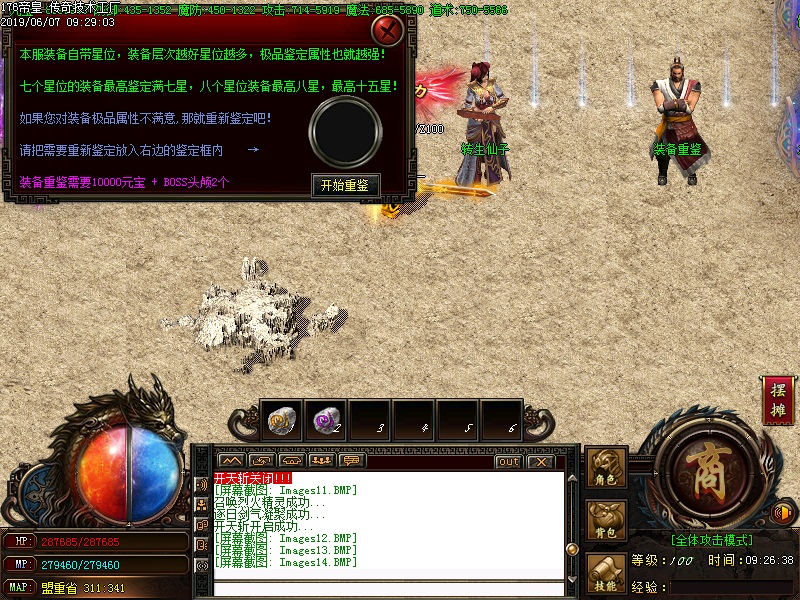Screen dimensions: 800x600
Task: Click the speech bubble chat toolbar icon
Action: click(350, 461)
